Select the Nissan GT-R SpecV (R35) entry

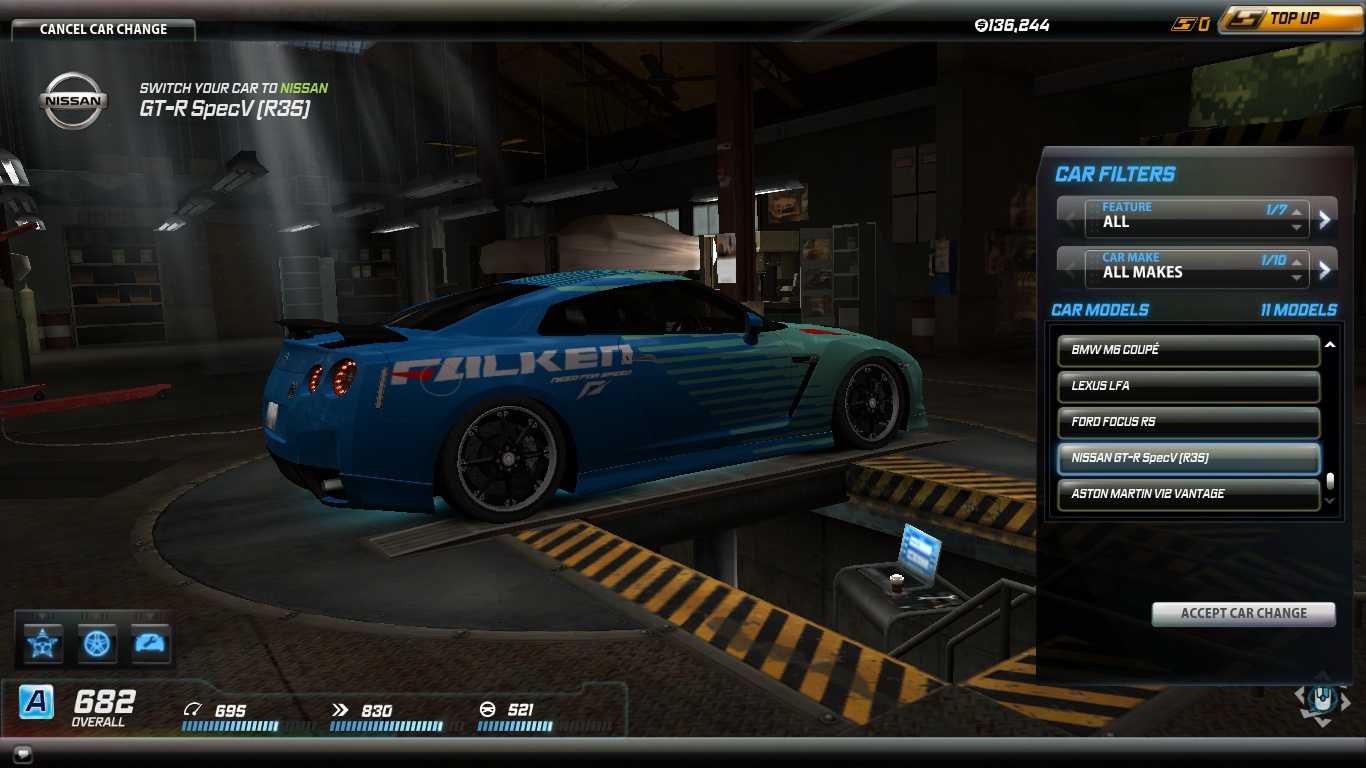pyautogui.click(x=1188, y=458)
